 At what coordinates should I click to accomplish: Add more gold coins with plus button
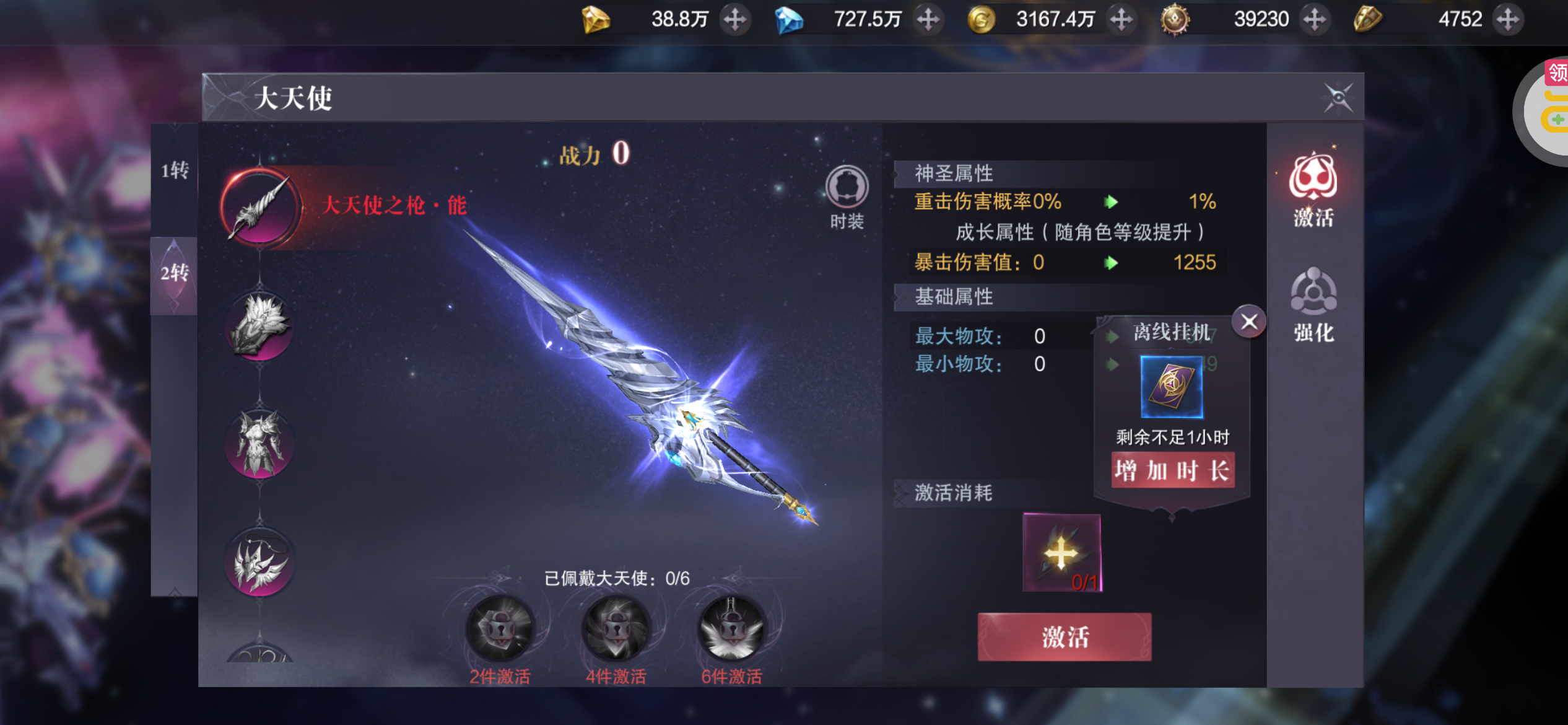(x=1121, y=20)
